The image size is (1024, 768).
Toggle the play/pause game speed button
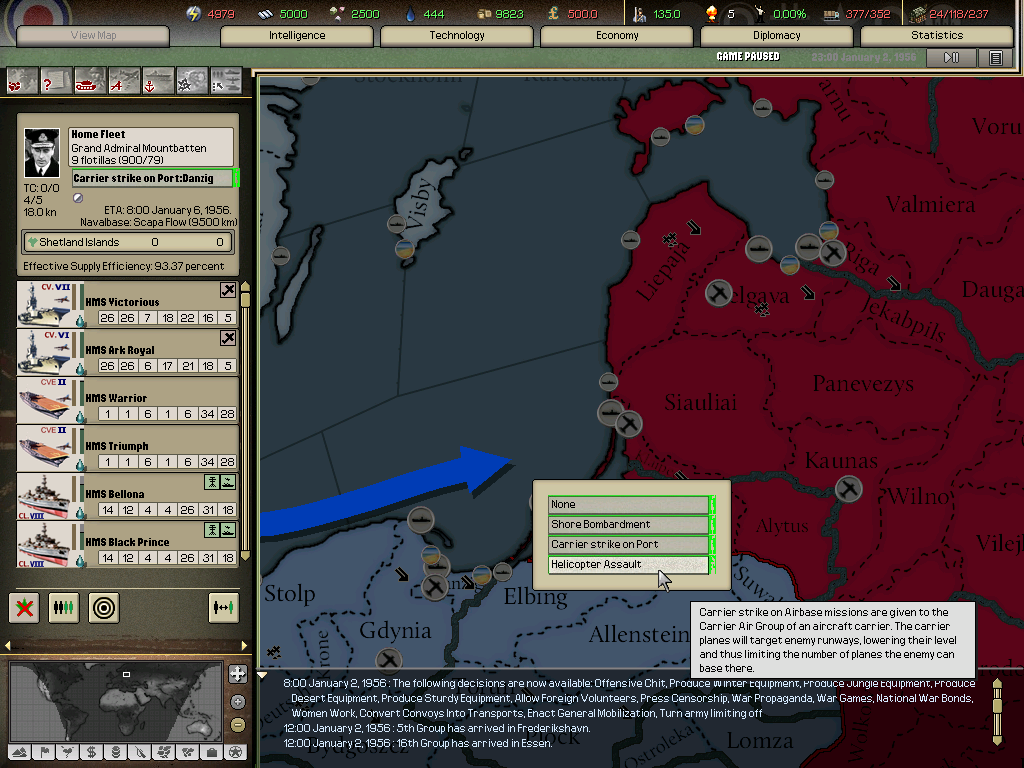951,58
